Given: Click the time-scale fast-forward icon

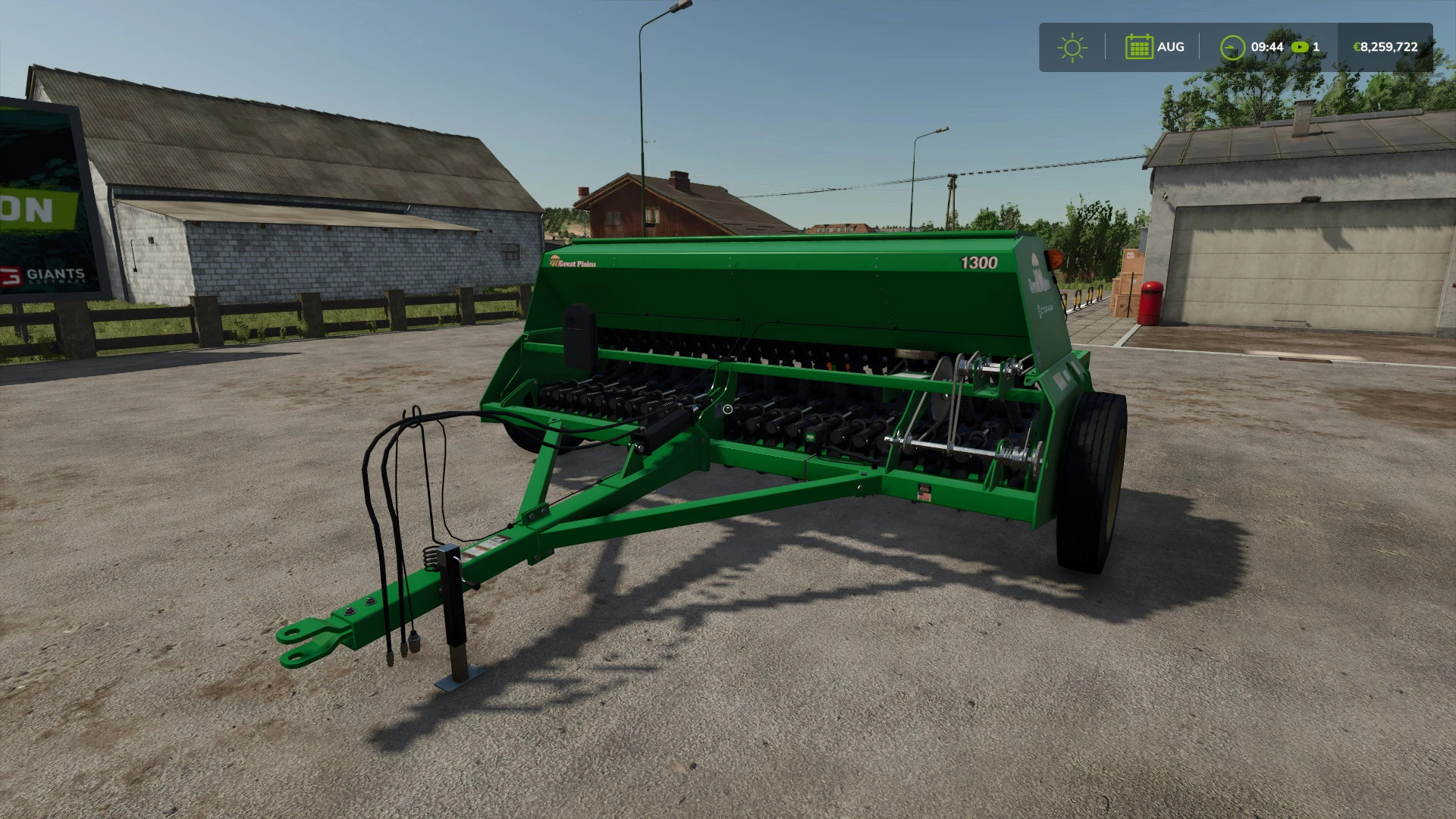Looking at the screenshot, I should coord(1300,47).
